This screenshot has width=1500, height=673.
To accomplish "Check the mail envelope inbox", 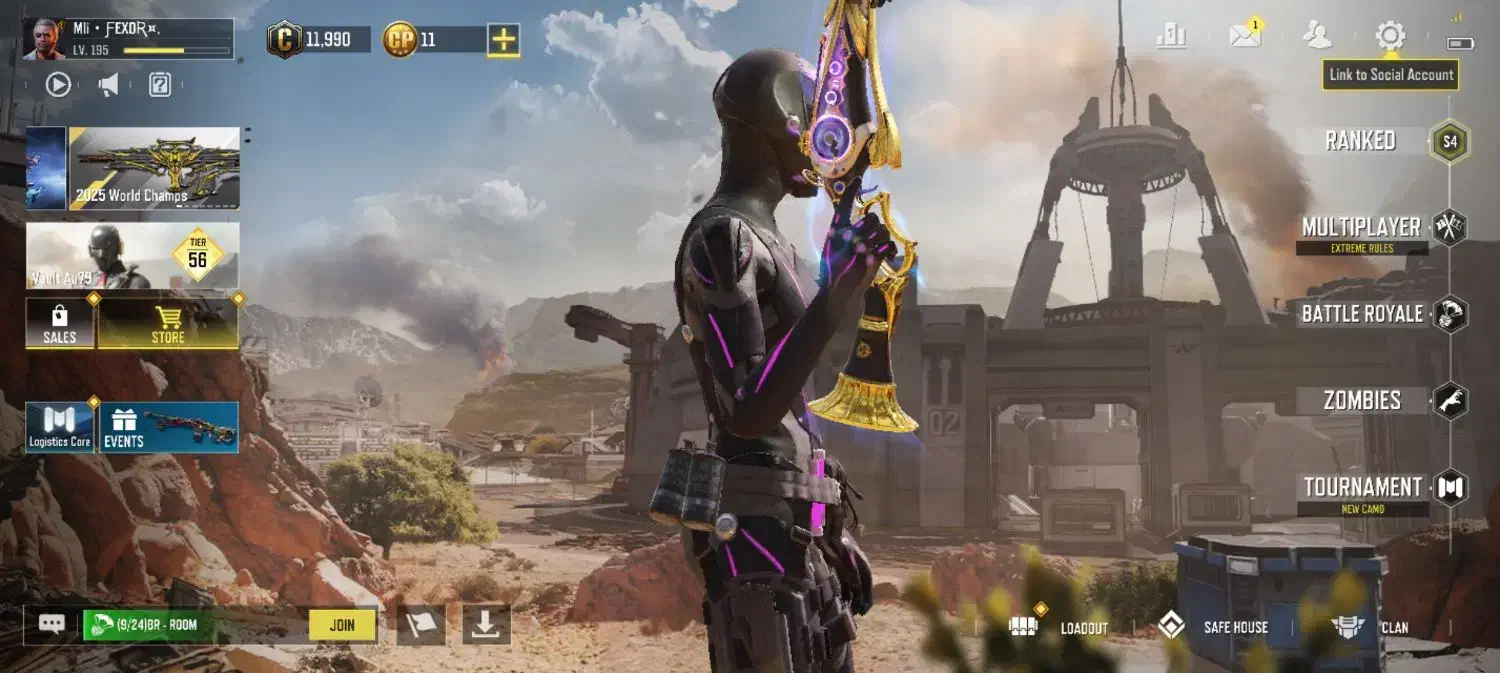I will click(x=1245, y=37).
